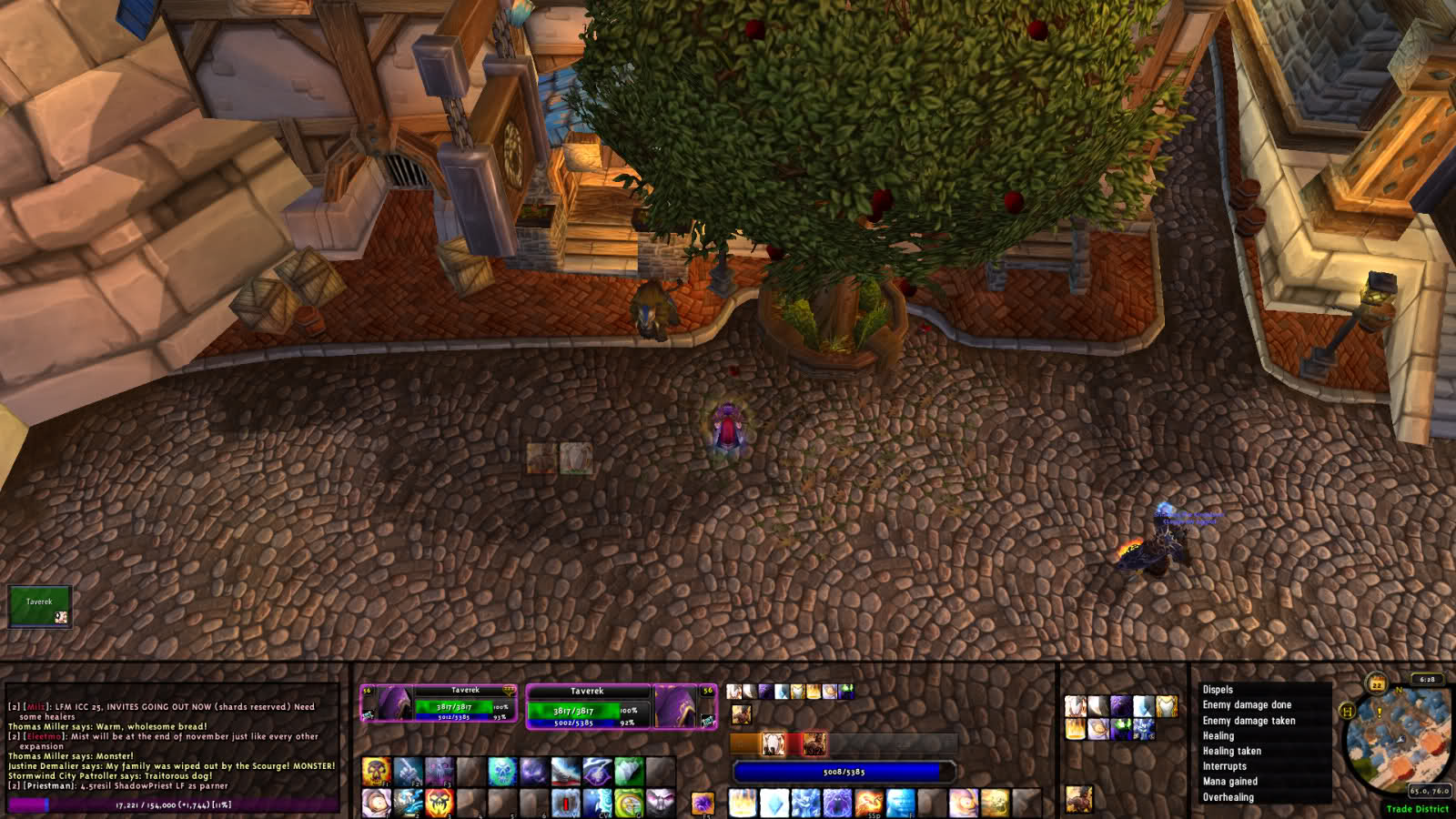
Task: Activate the yellow skull ability marked F1
Action: pos(376,772)
